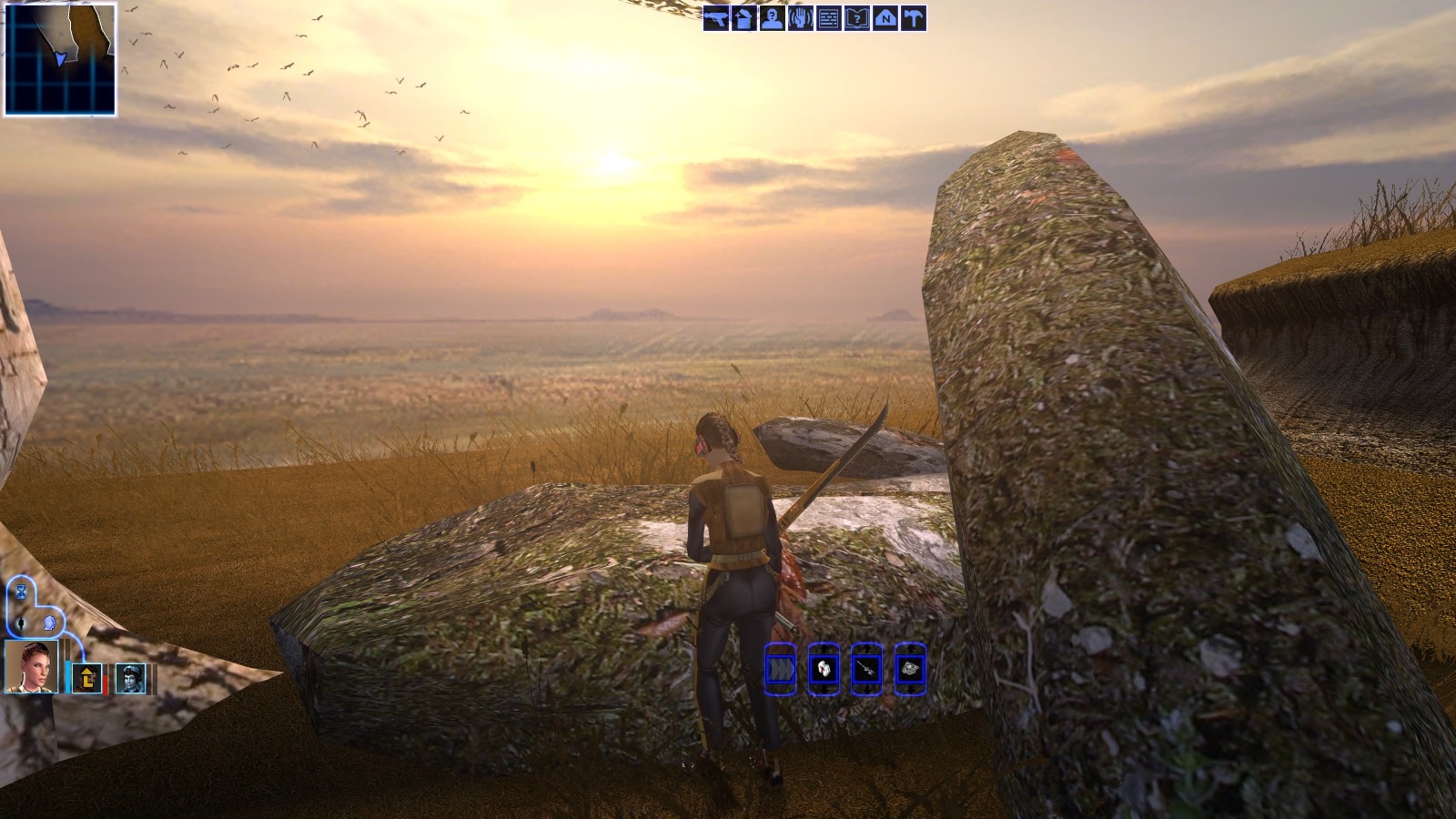
Task: Enable solo mode with the figure icon
Action: click(21, 623)
